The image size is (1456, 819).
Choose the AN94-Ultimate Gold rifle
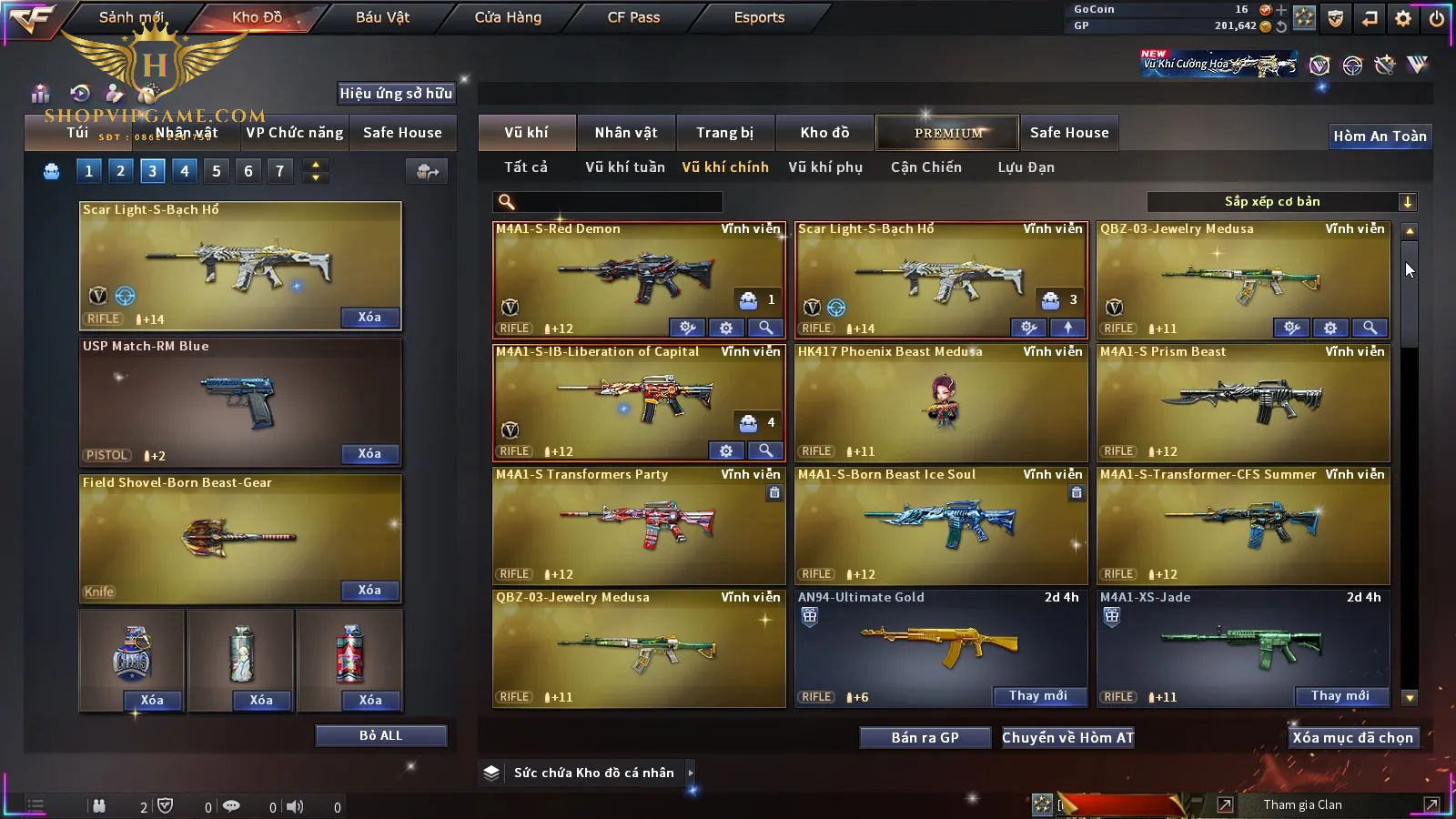coord(940,646)
